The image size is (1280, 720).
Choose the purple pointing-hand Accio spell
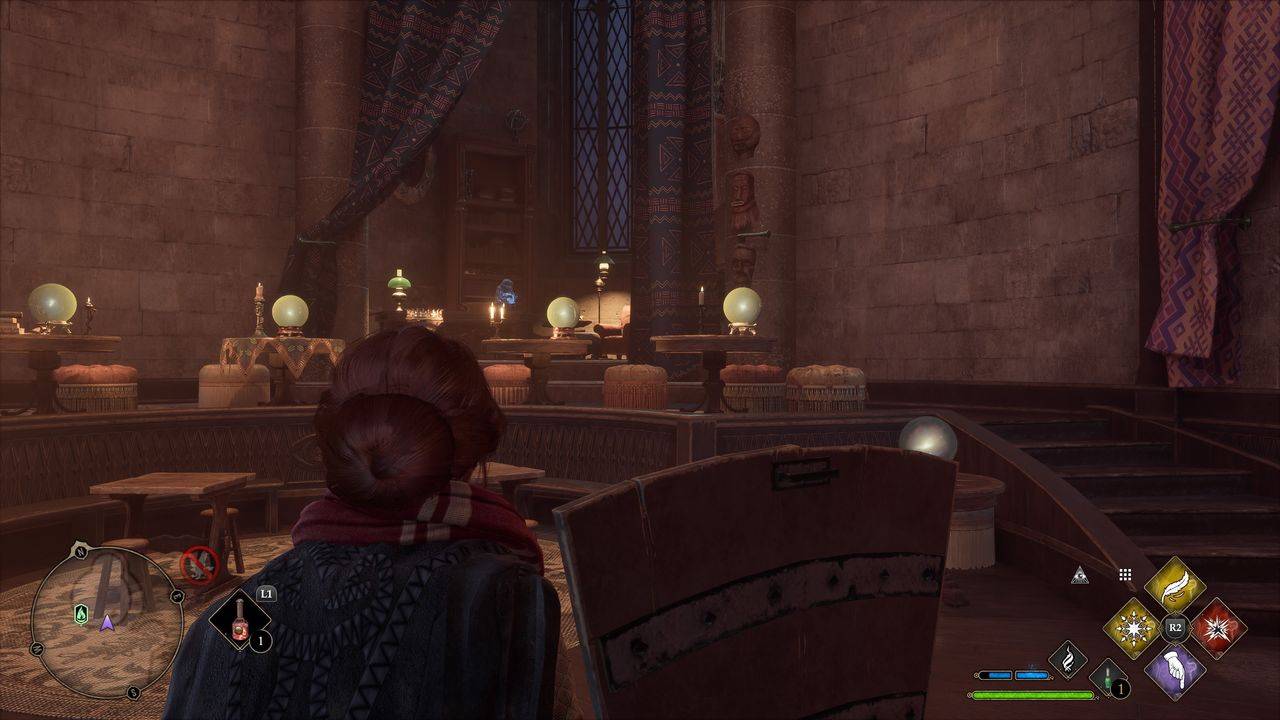click(x=1175, y=670)
